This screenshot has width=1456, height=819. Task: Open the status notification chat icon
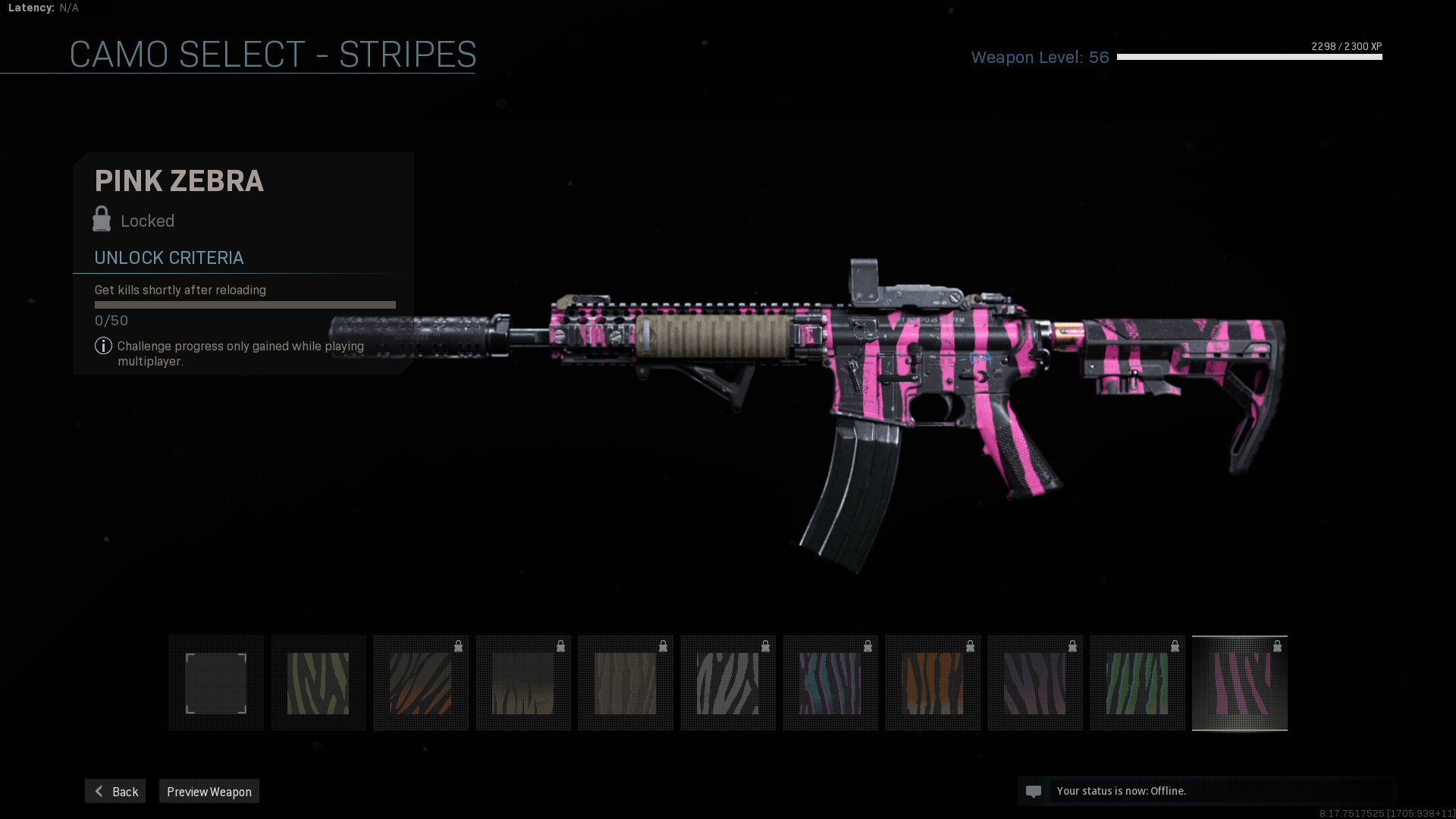tap(1033, 791)
